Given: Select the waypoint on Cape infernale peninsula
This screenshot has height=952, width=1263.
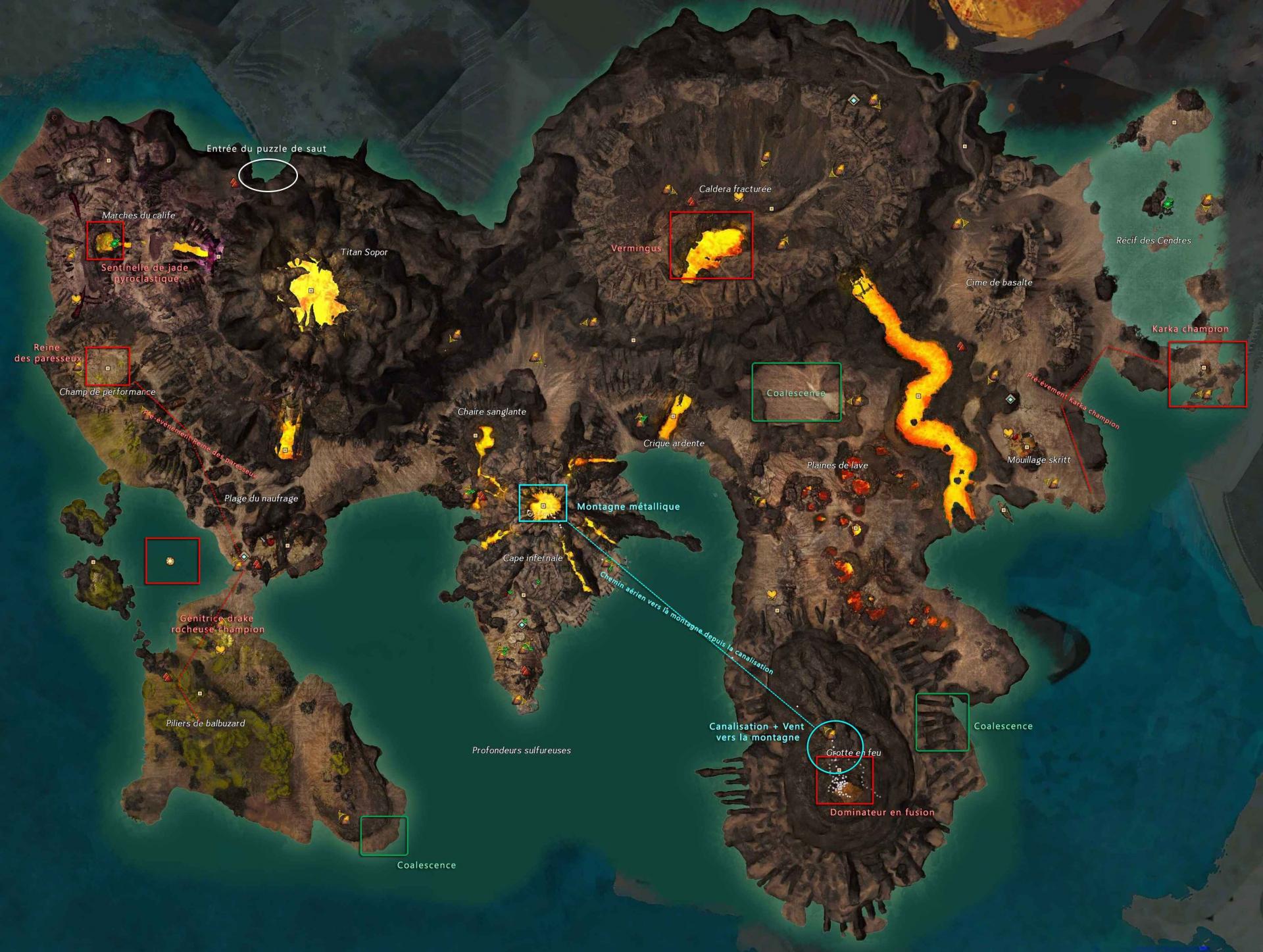Looking at the screenshot, I should pos(522,624).
